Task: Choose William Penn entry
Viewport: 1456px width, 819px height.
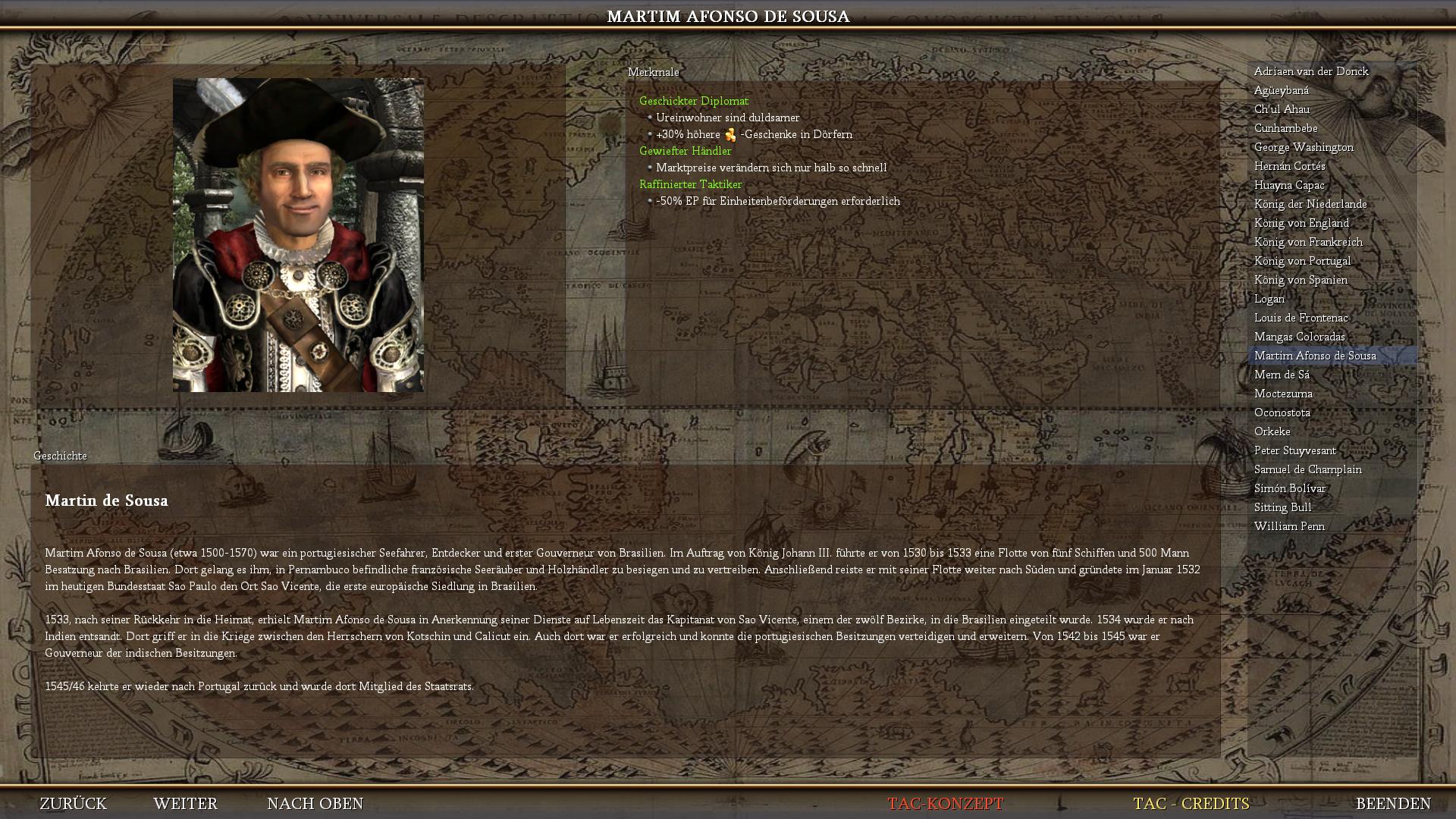Action: [1289, 526]
